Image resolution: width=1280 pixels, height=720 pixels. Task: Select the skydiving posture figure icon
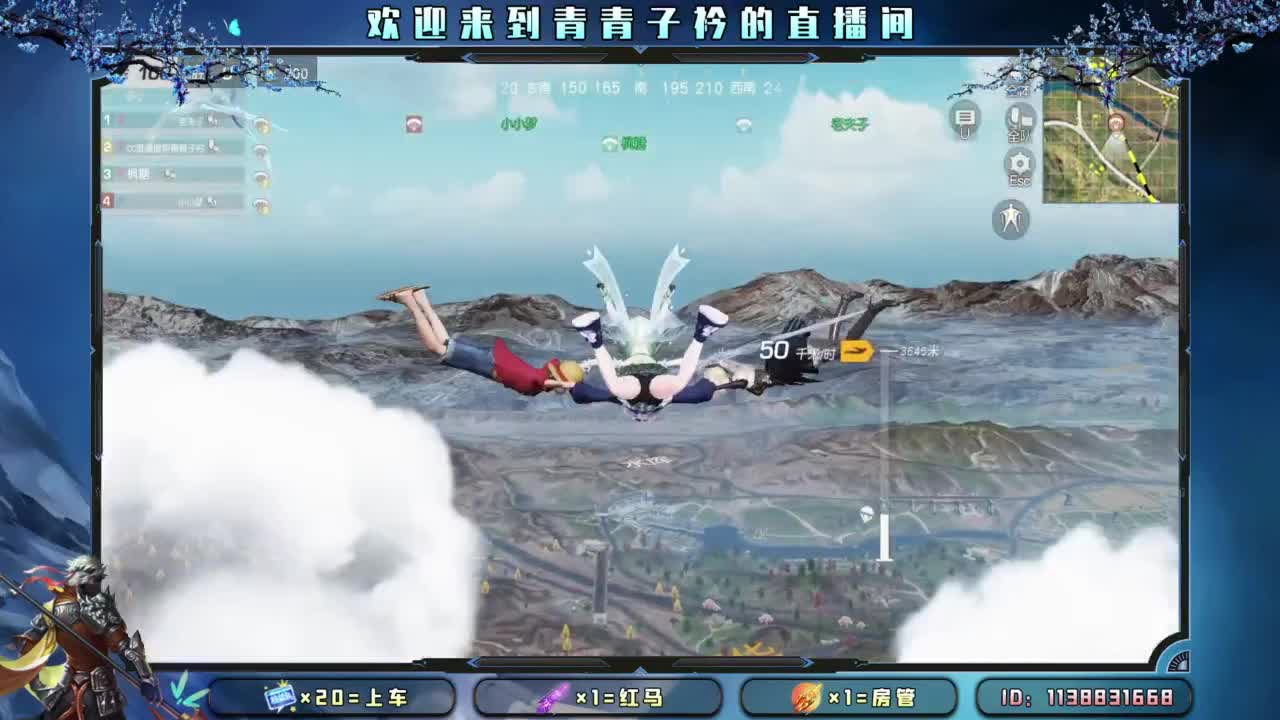[1011, 218]
